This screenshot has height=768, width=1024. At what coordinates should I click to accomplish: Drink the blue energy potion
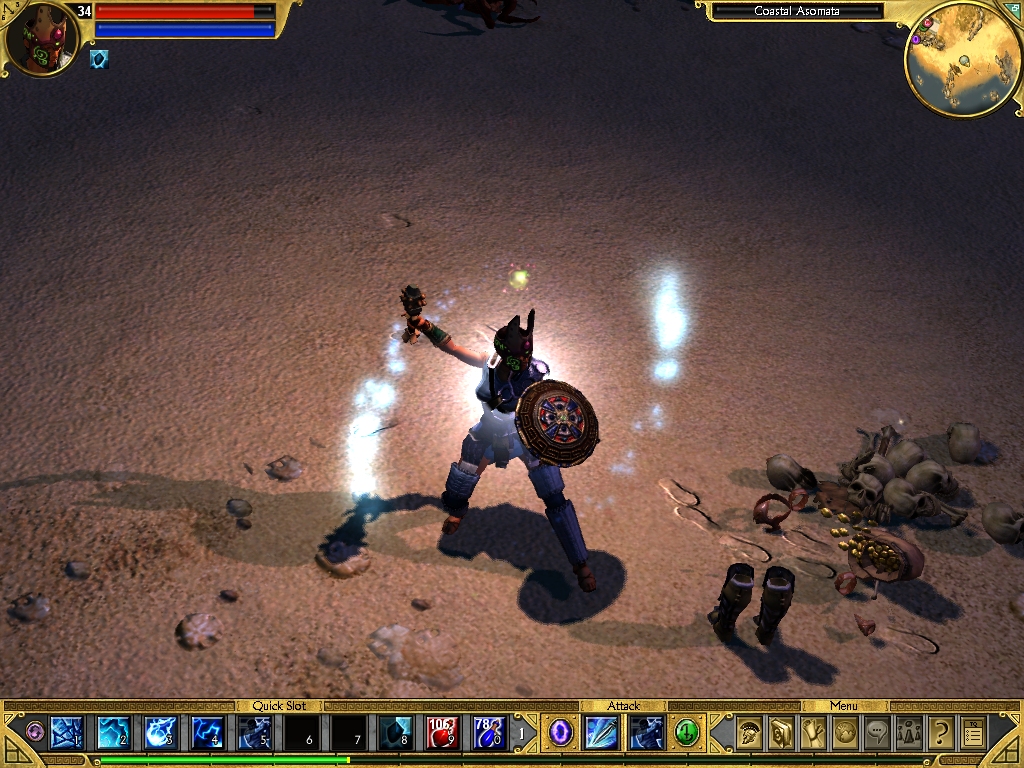(x=490, y=733)
